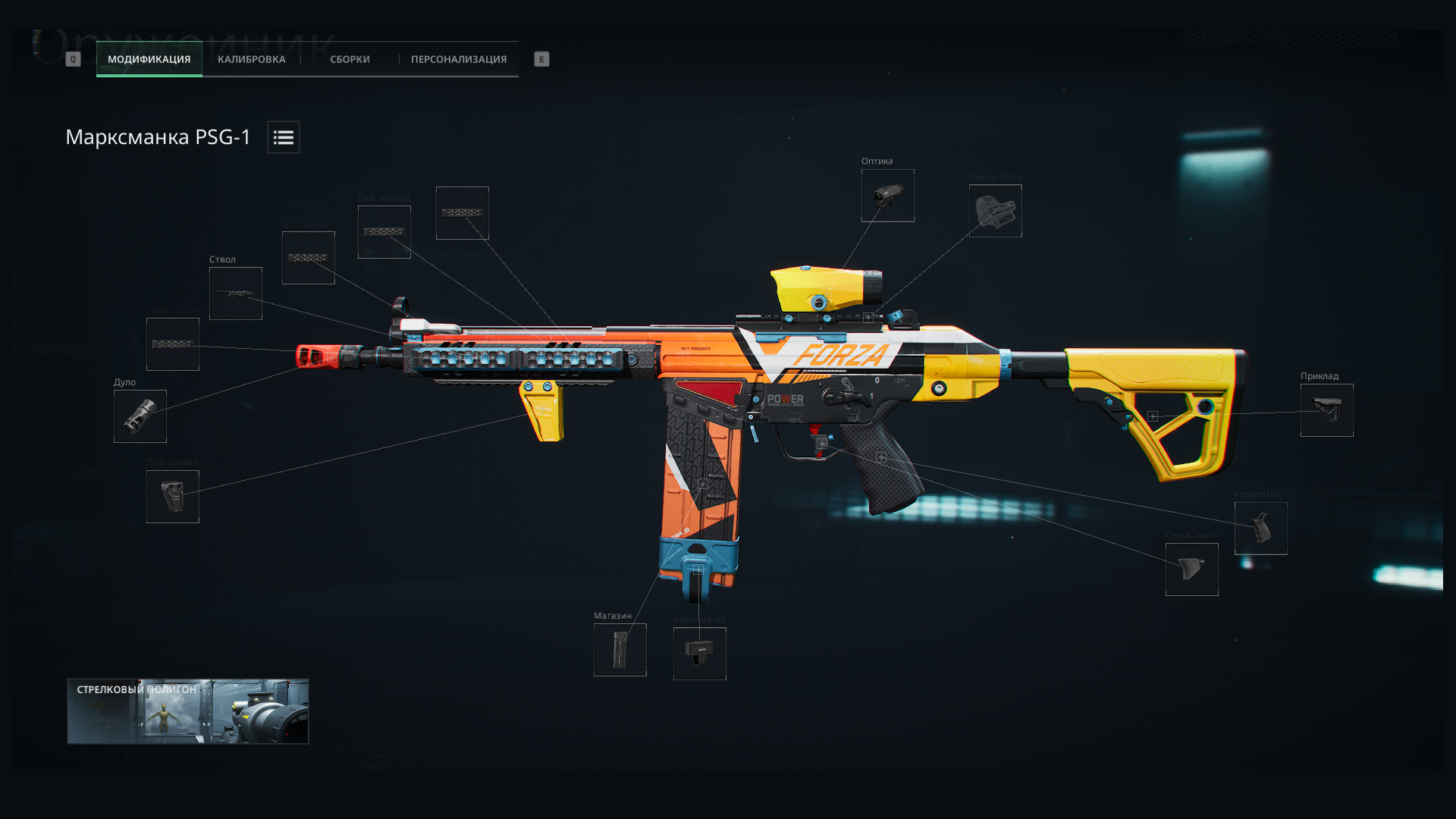This screenshot has width=1456, height=819.
Task: Pick the magazine mount slot
Action: tap(699, 654)
